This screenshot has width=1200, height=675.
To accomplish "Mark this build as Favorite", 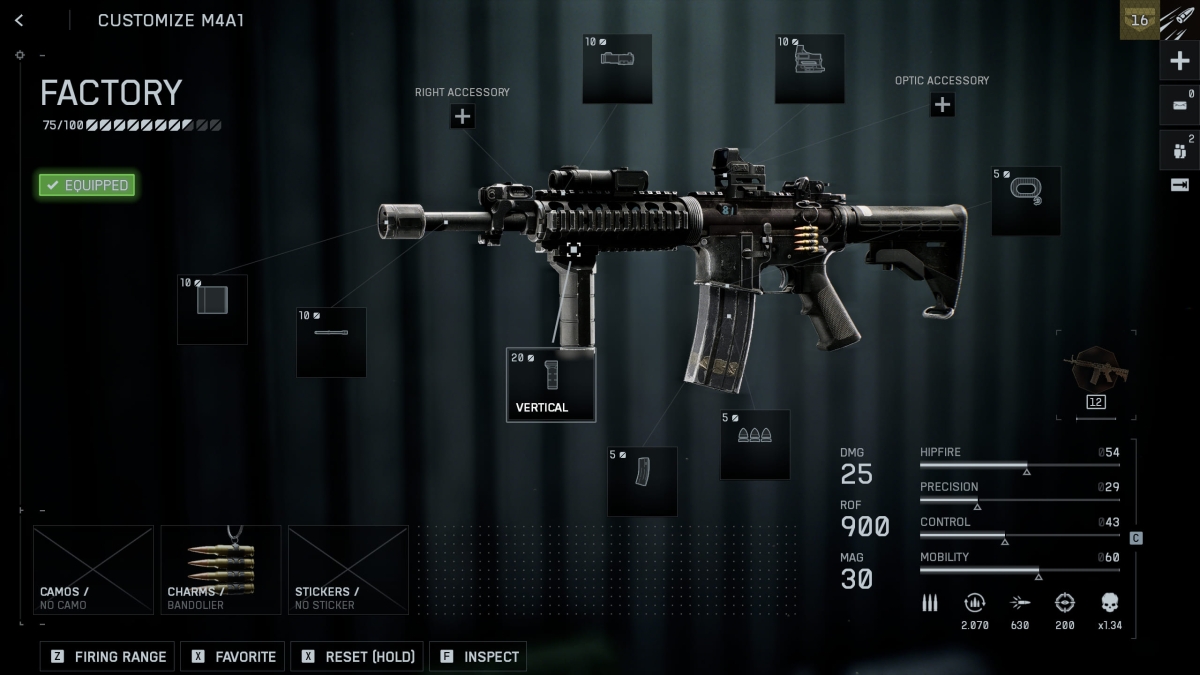I will [234, 656].
